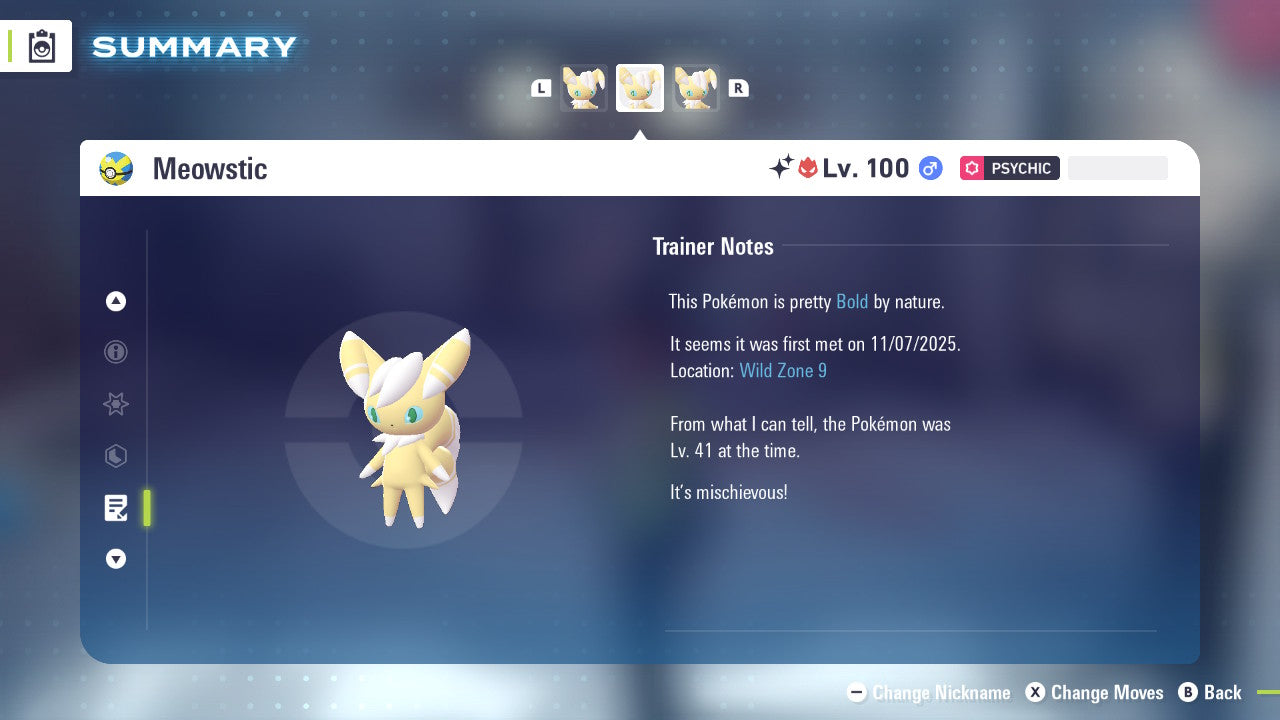Select the male gender symbol
1280x720 pixels.
pos(930,168)
